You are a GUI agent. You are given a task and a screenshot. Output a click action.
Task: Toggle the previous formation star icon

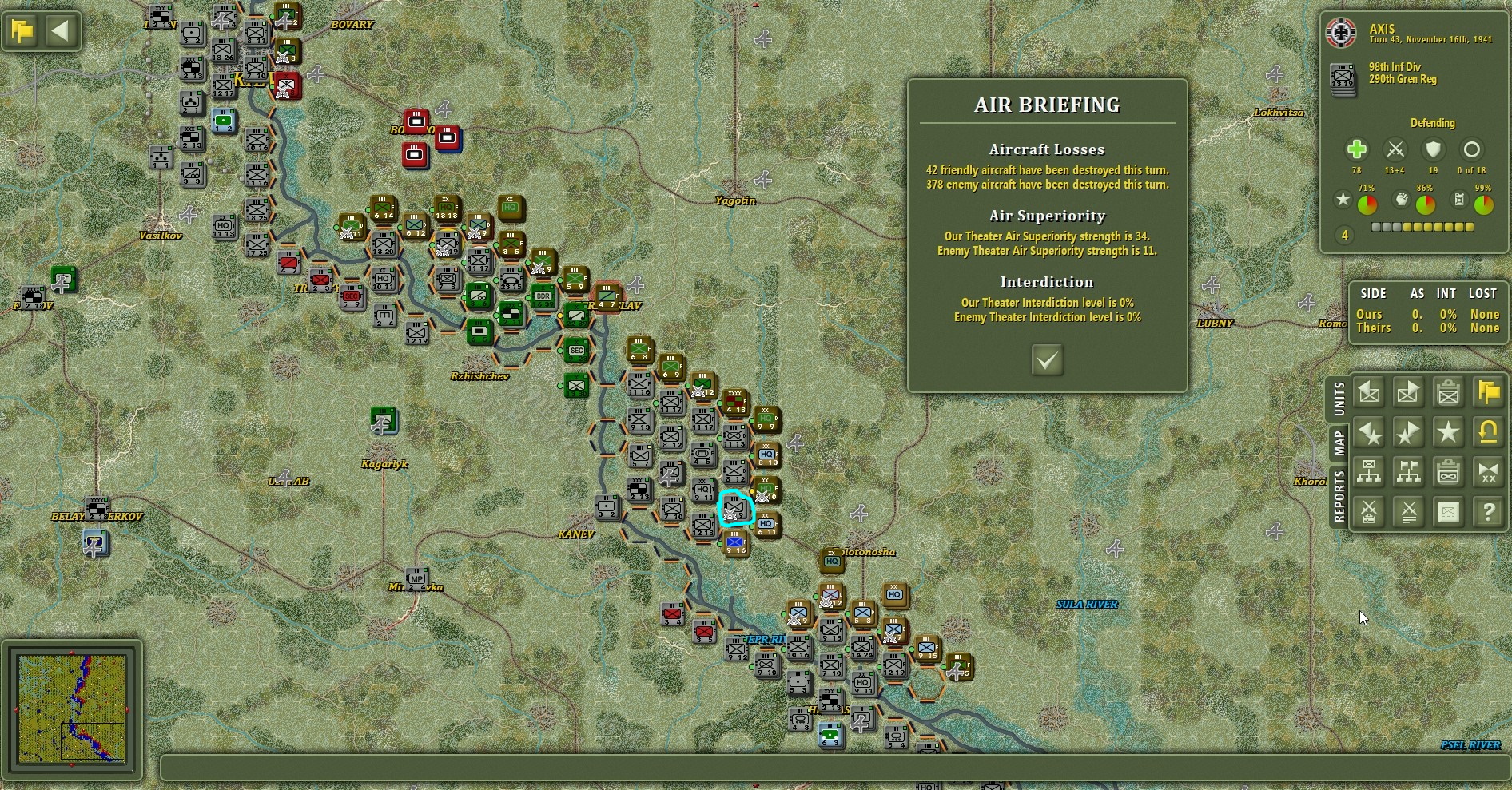tap(1368, 432)
